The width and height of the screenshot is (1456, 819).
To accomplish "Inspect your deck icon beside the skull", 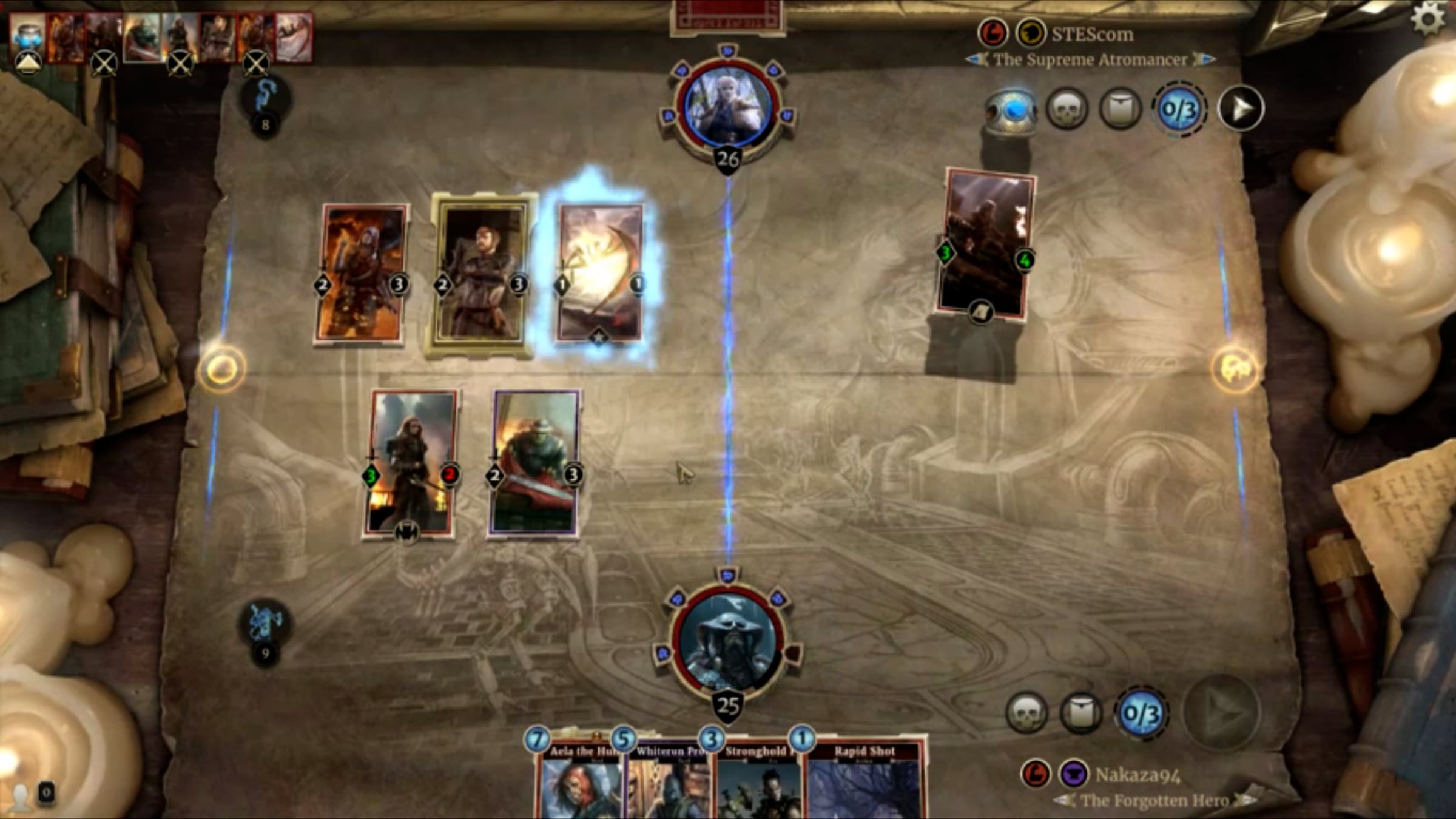I will (1081, 713).
